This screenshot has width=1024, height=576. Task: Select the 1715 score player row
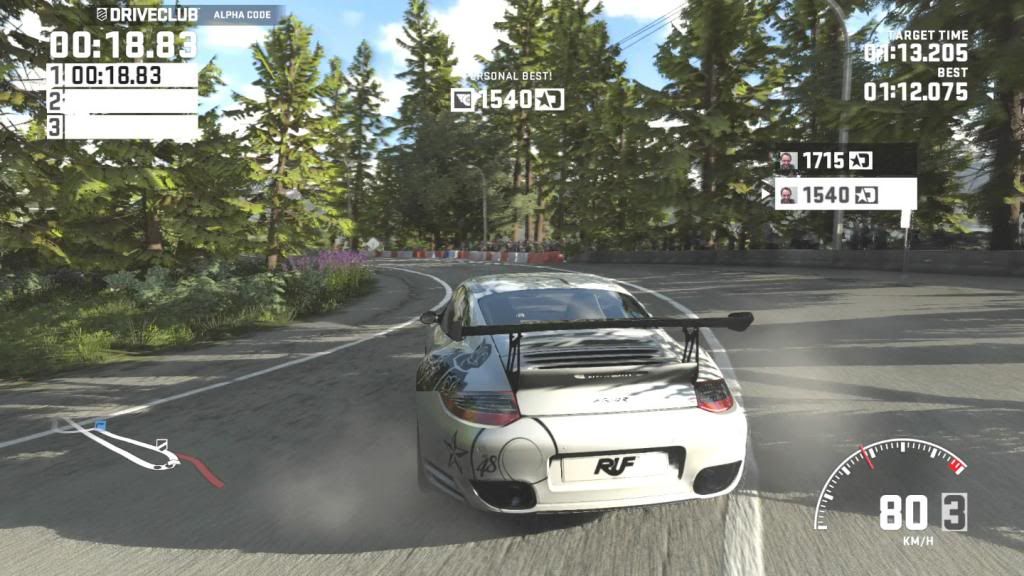tap(845, 160)
